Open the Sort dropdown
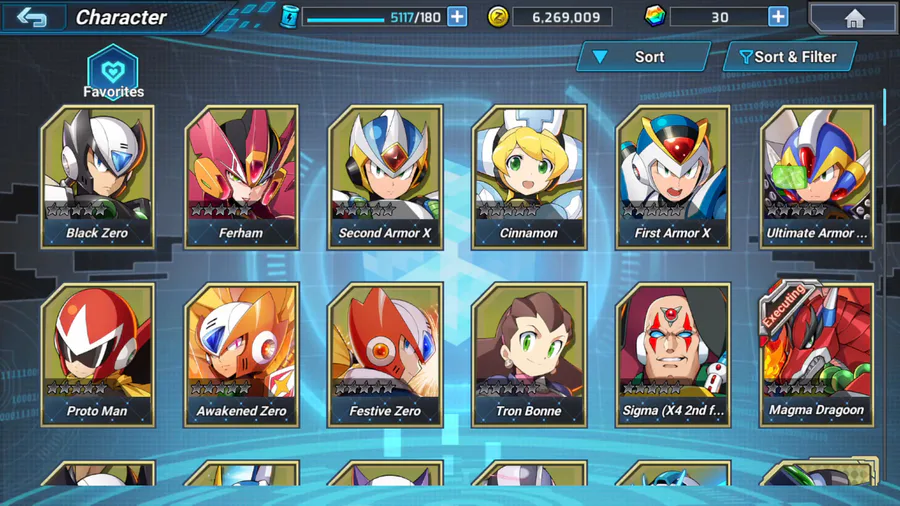 pyautogui.click(x=643, y=57)
